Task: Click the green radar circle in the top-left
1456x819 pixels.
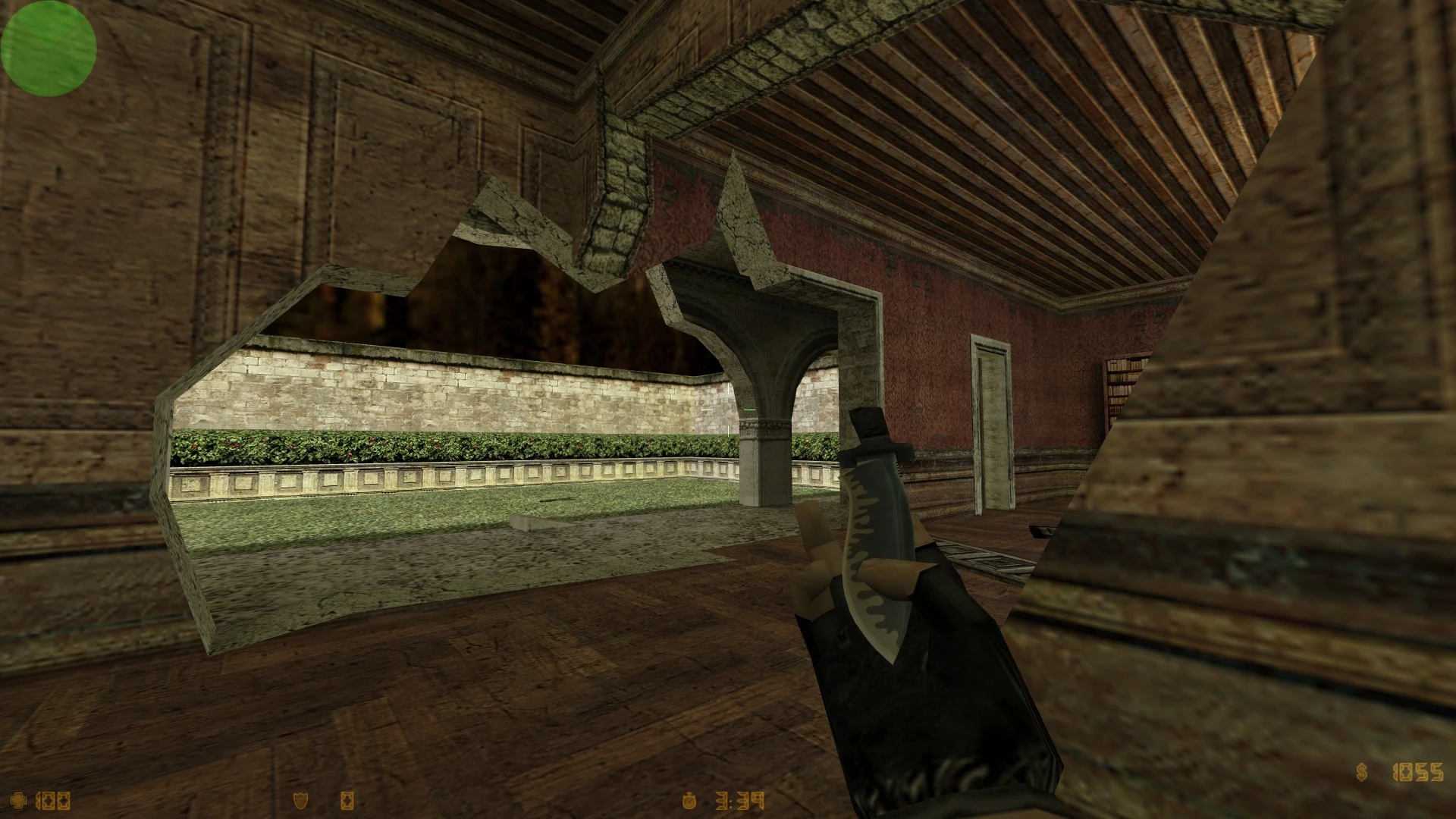Action: (48, 49)
